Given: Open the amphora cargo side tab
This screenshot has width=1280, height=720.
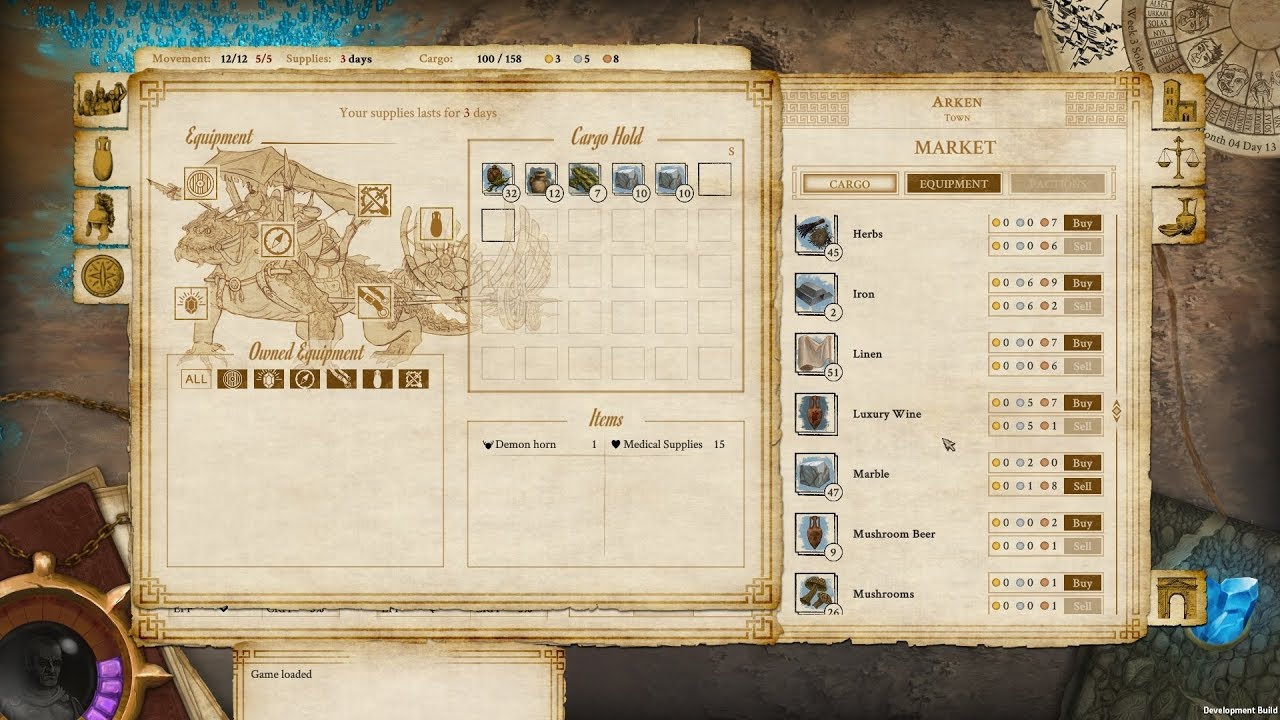Looking at the screenshot, I should click(x=103, y=157).
